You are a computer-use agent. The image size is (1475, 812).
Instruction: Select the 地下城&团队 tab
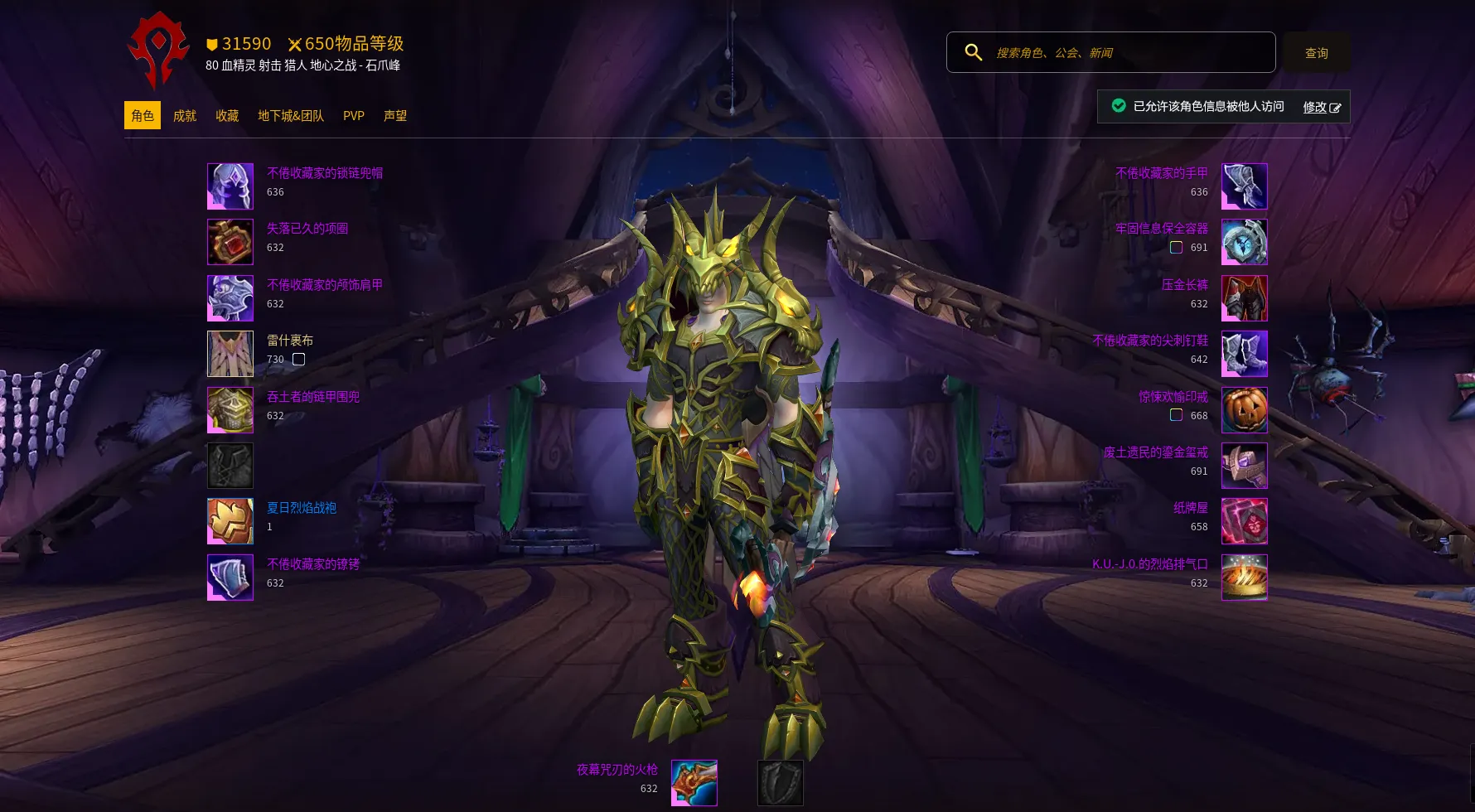(x=290, y=116)
